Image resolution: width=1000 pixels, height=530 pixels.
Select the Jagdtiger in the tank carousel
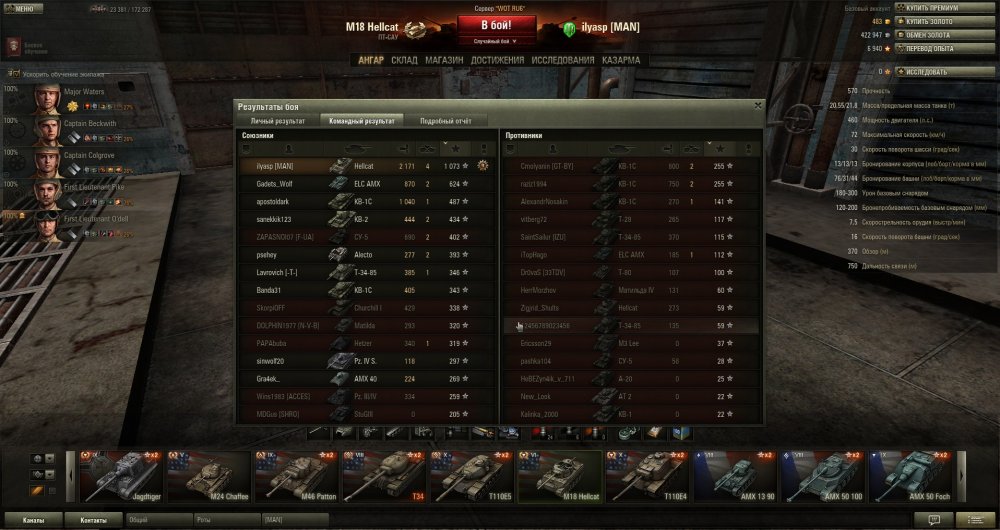[121, 476]
